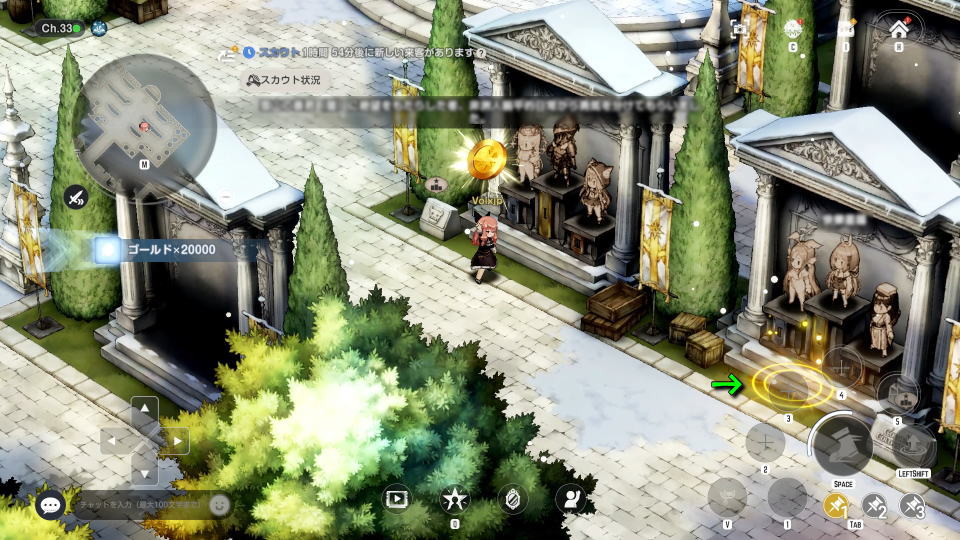Viewport: 960px width, 540px height.
Task: Open the emoji smiley picker
Action: click(219, 505)
